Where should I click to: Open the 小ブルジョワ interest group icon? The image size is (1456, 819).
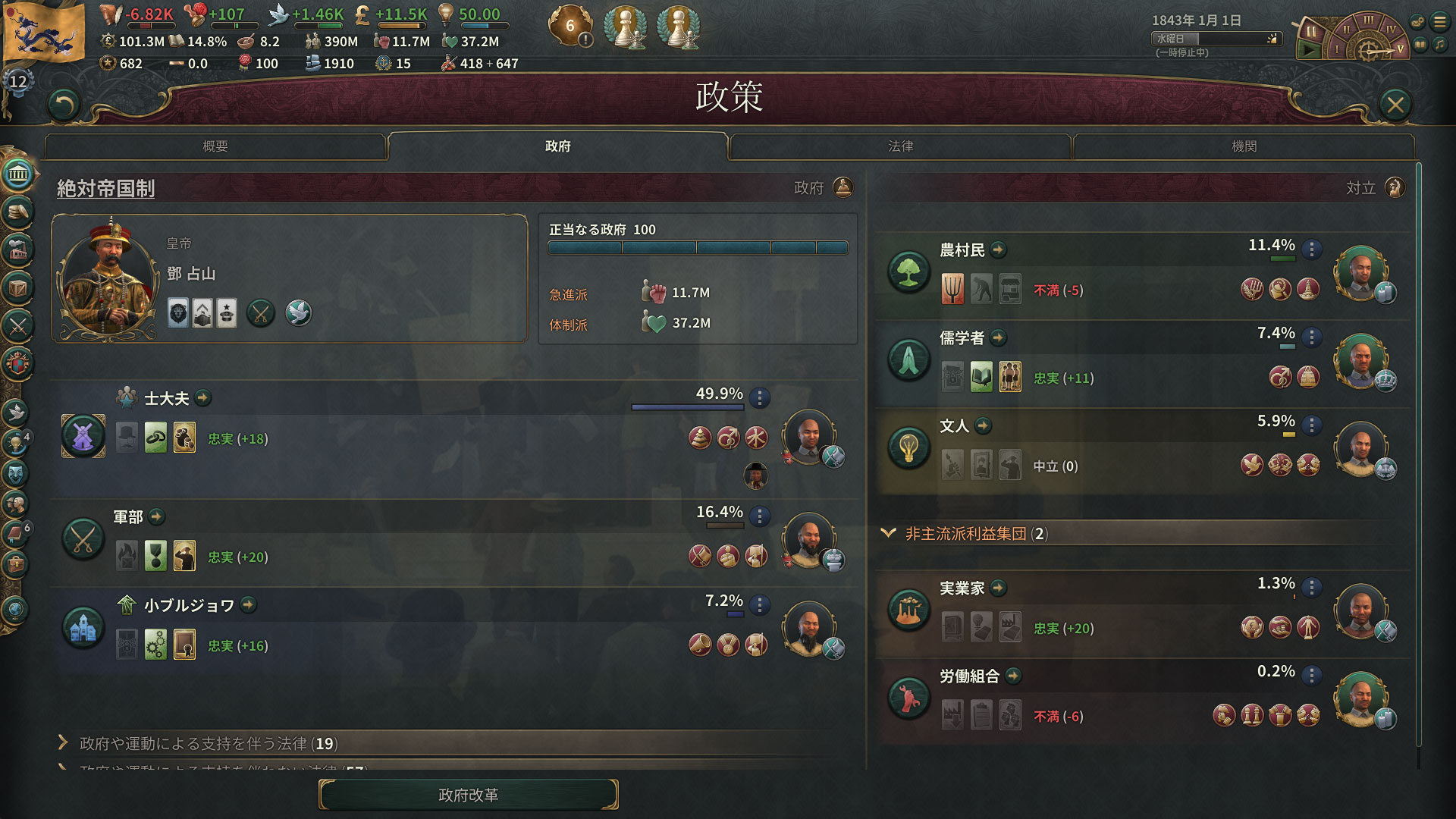83,626
